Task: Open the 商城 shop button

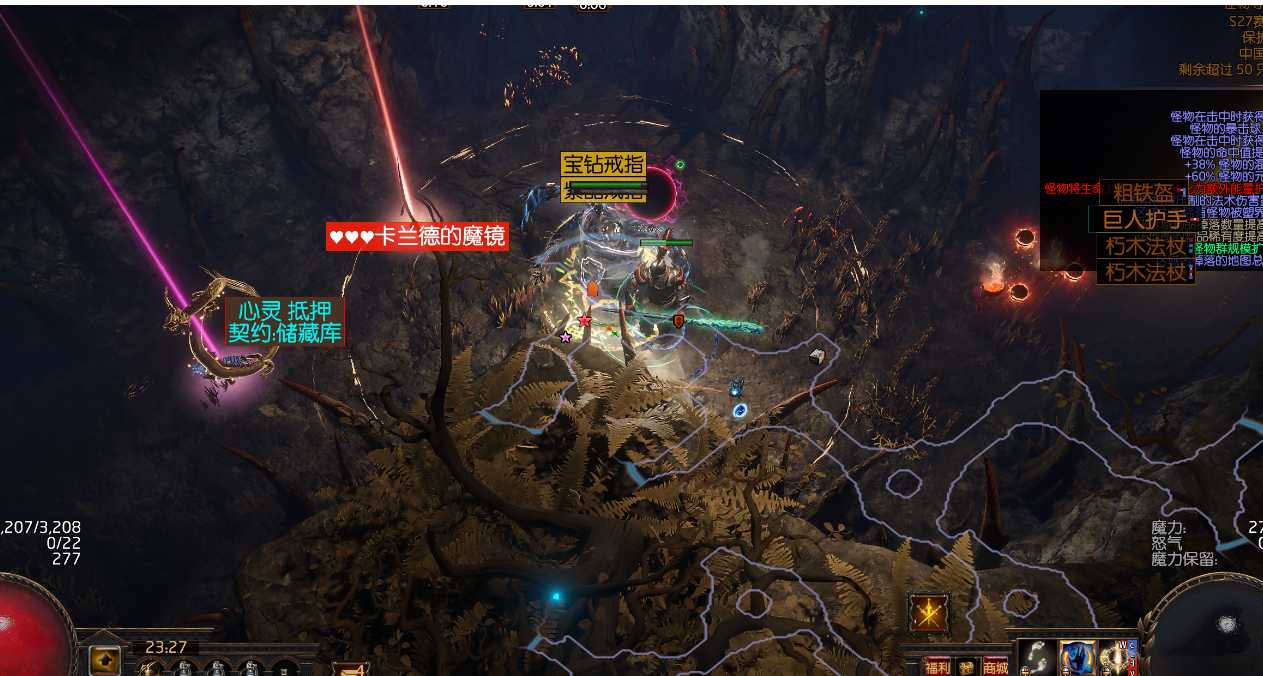Action: (995, 667)
